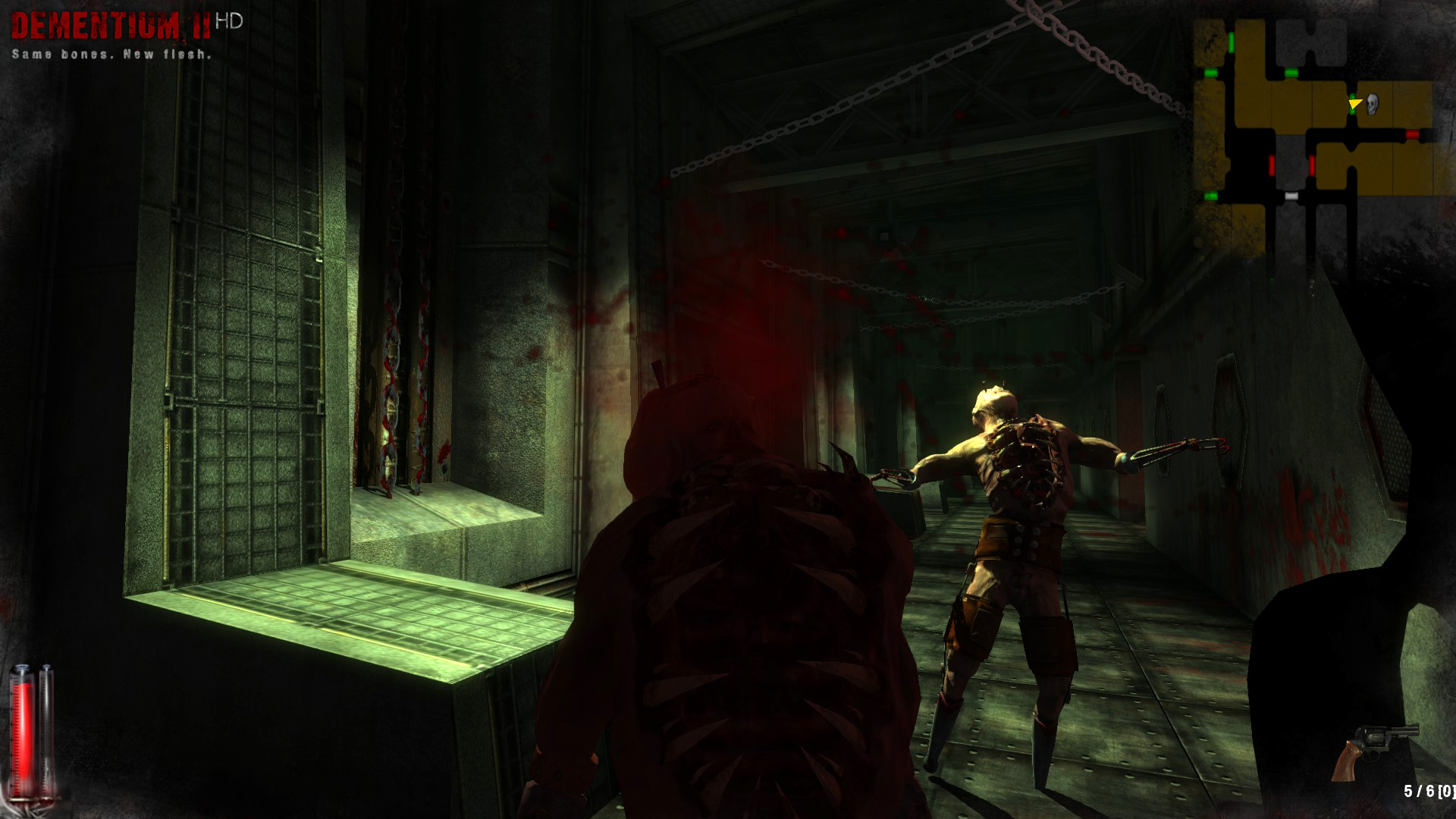Viewport: 1456px width, 819px height.
Task: Click the red health syringe icon
Action: pos(20,728)
